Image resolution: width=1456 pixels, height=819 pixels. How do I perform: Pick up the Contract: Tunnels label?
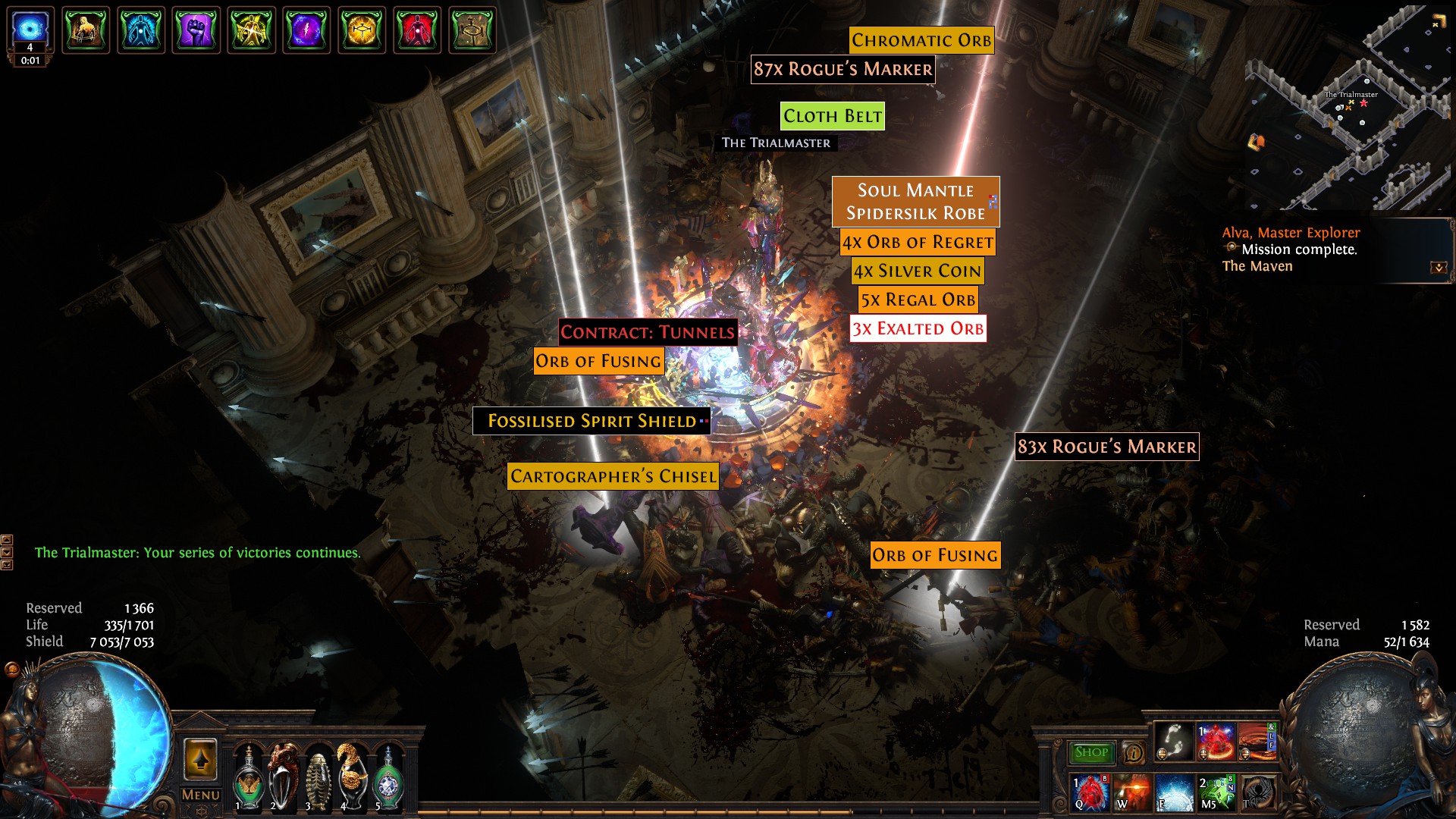pos(648,332)
